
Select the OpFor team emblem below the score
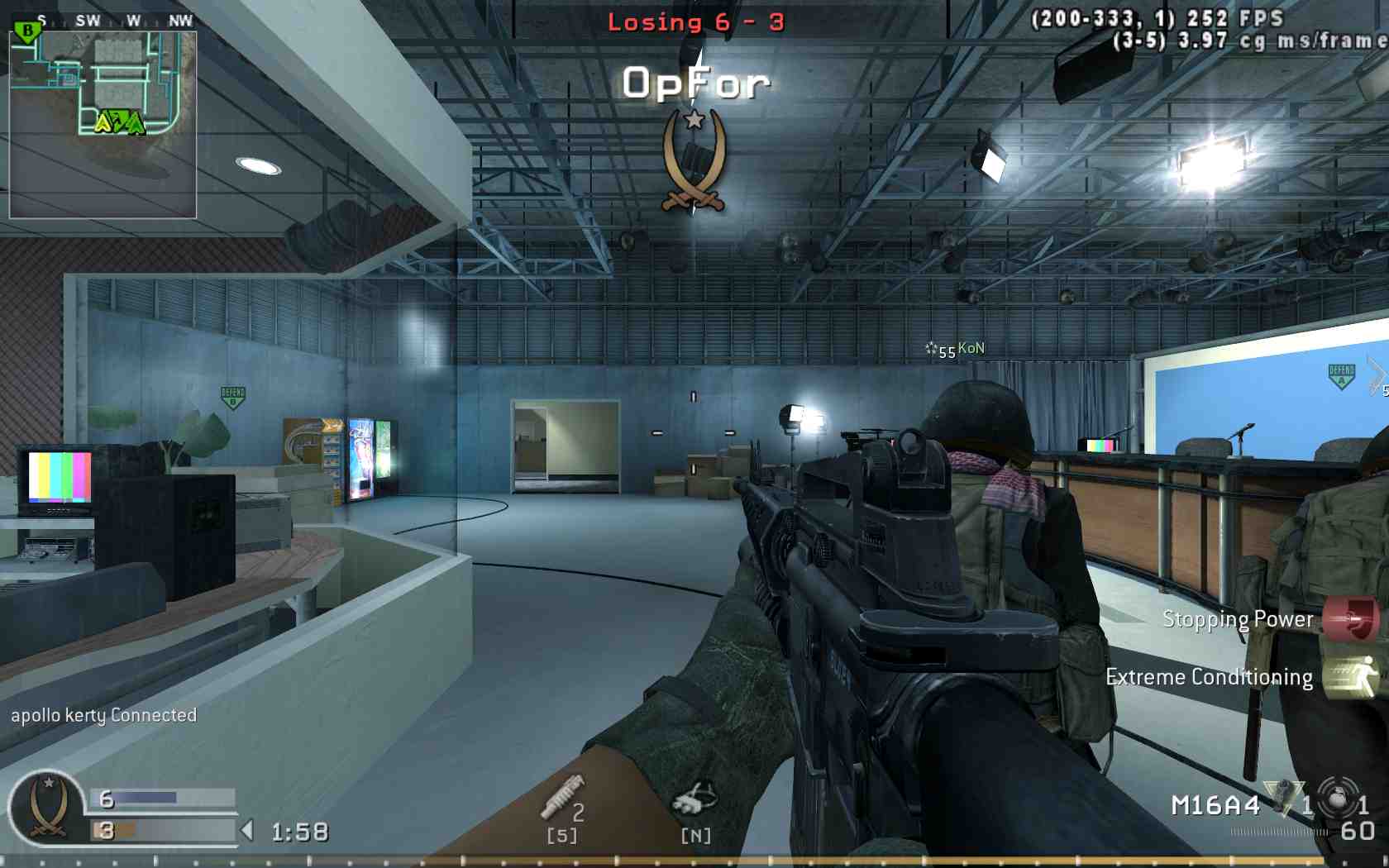(695, 162)
